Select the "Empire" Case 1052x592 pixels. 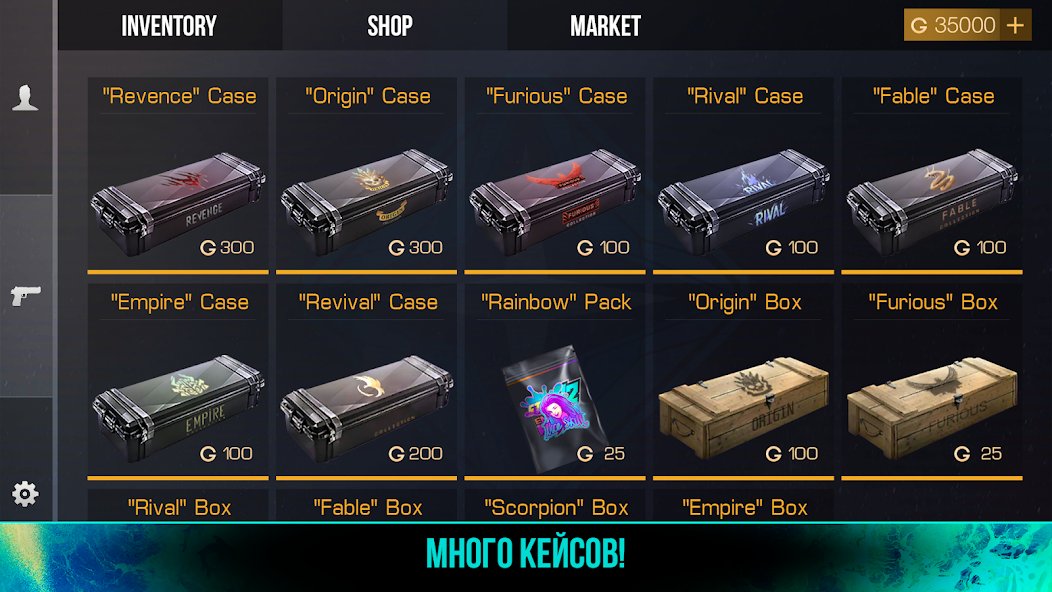point(178,405)
